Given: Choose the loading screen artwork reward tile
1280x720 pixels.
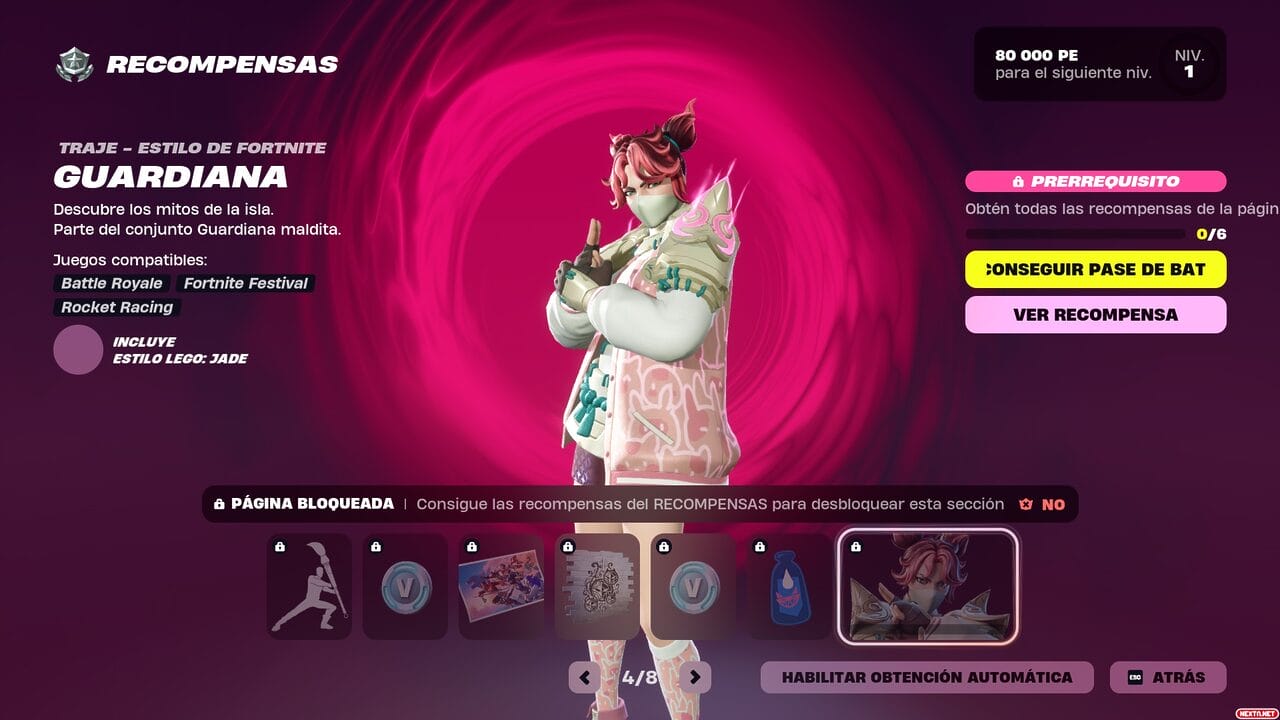Looking at the screenshot, I should point(501,586).
